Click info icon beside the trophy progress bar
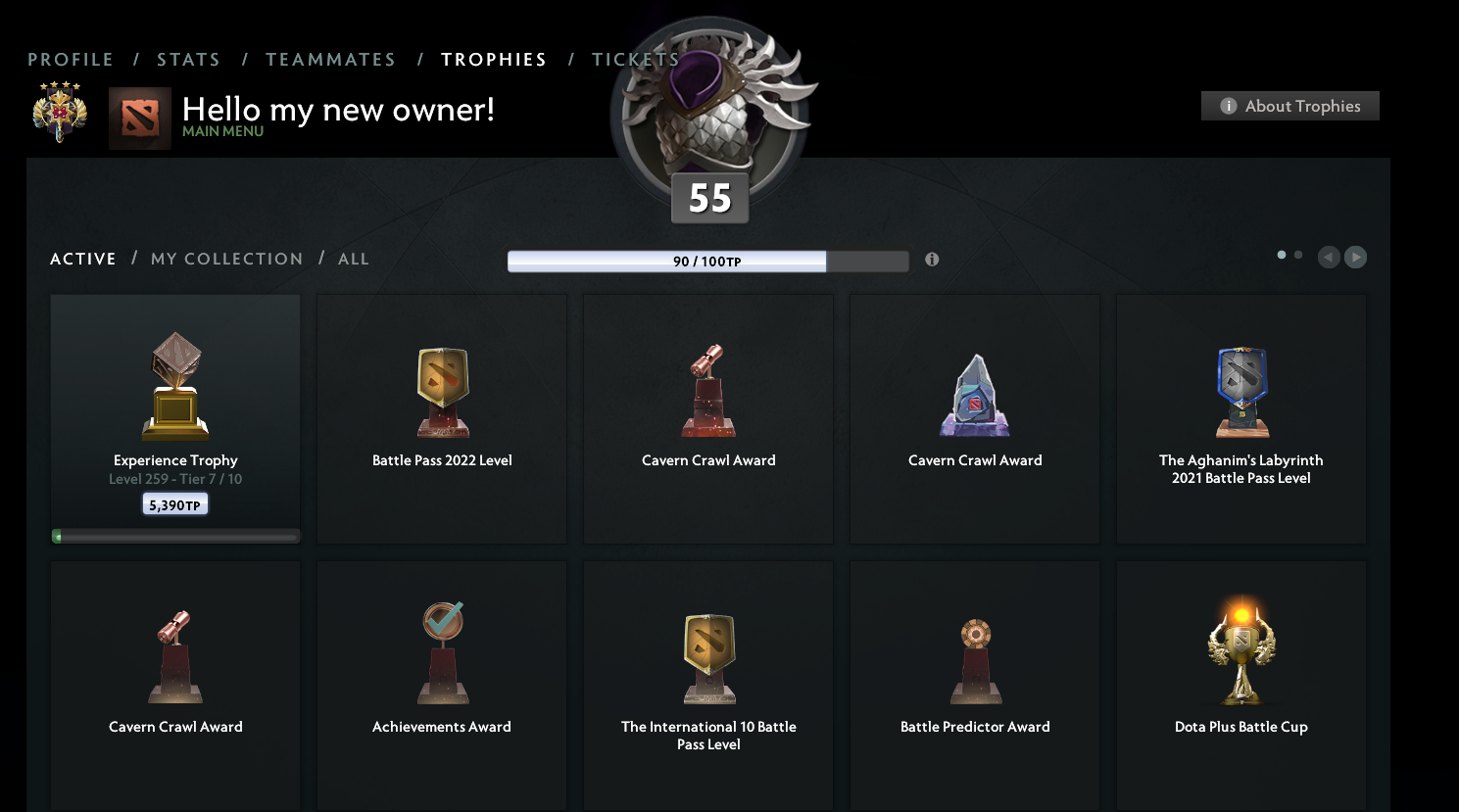Viewport: 1459px width, 812px height. (x=932, y=260)
